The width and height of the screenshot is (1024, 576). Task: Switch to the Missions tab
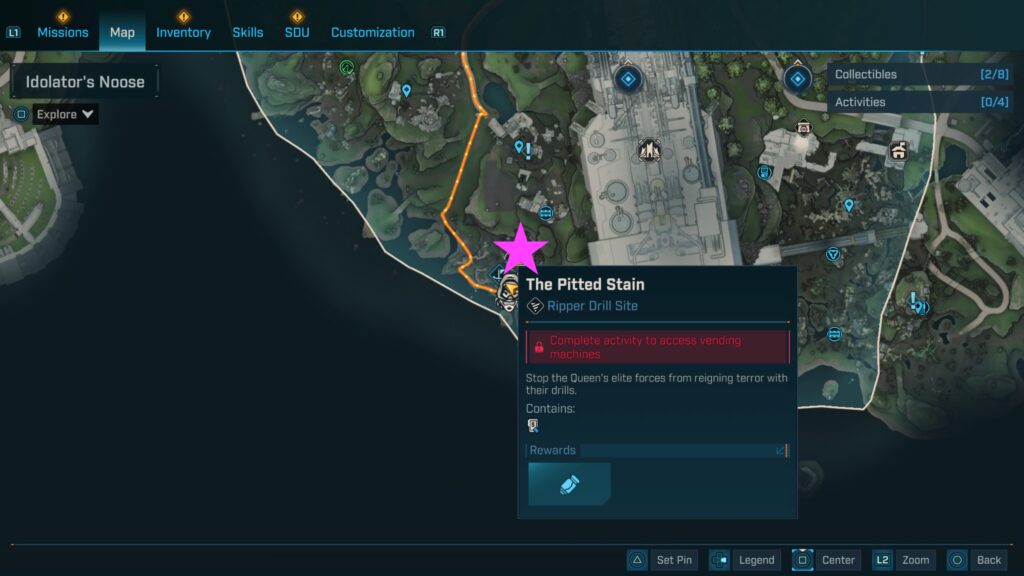(x=63, y=32)
